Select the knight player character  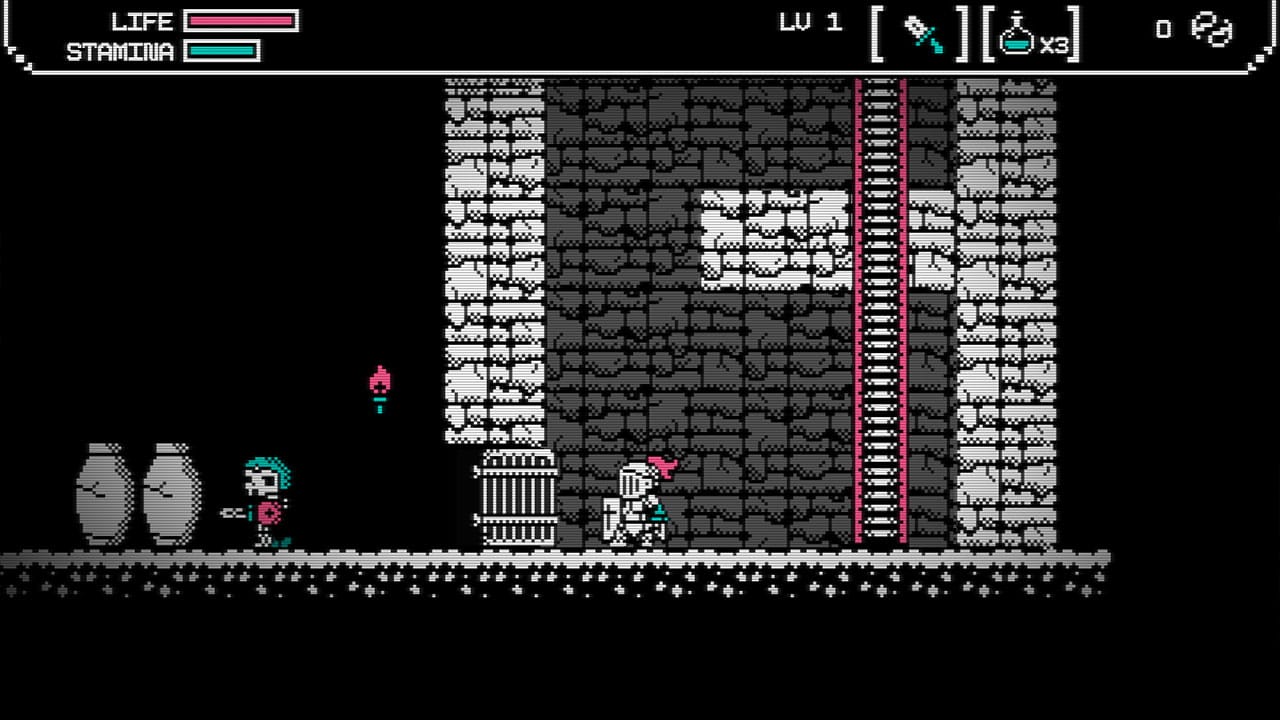635,500
